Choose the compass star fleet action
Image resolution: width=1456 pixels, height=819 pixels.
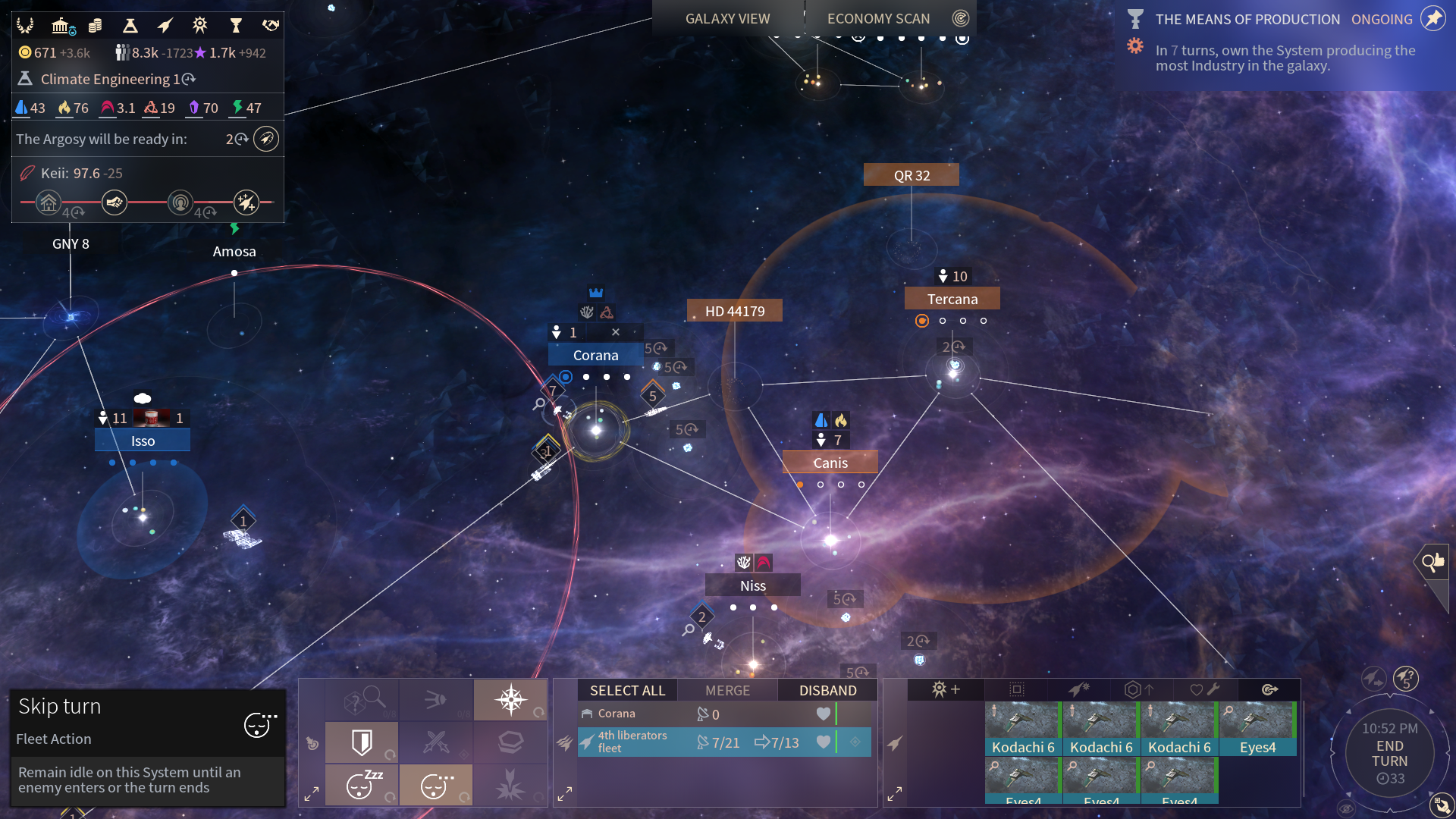tap(510, 699)
